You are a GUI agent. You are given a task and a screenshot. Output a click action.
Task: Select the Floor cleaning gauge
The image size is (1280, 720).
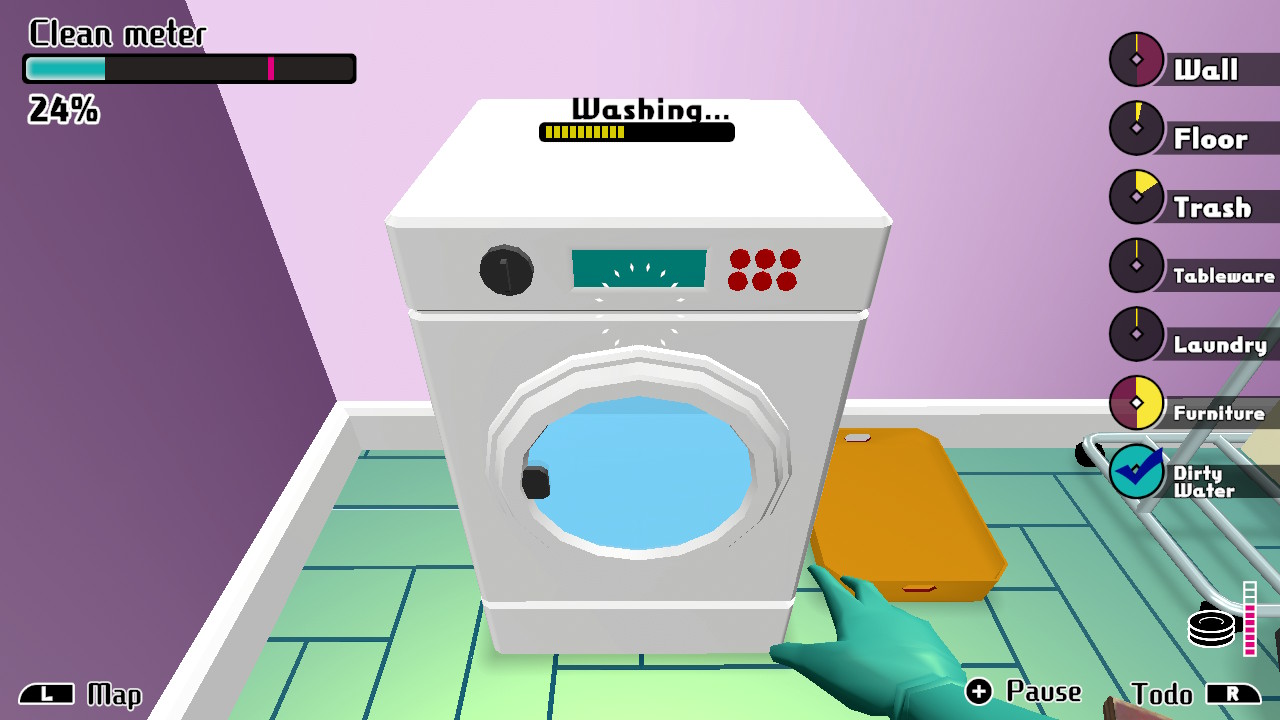point(1136,128)
